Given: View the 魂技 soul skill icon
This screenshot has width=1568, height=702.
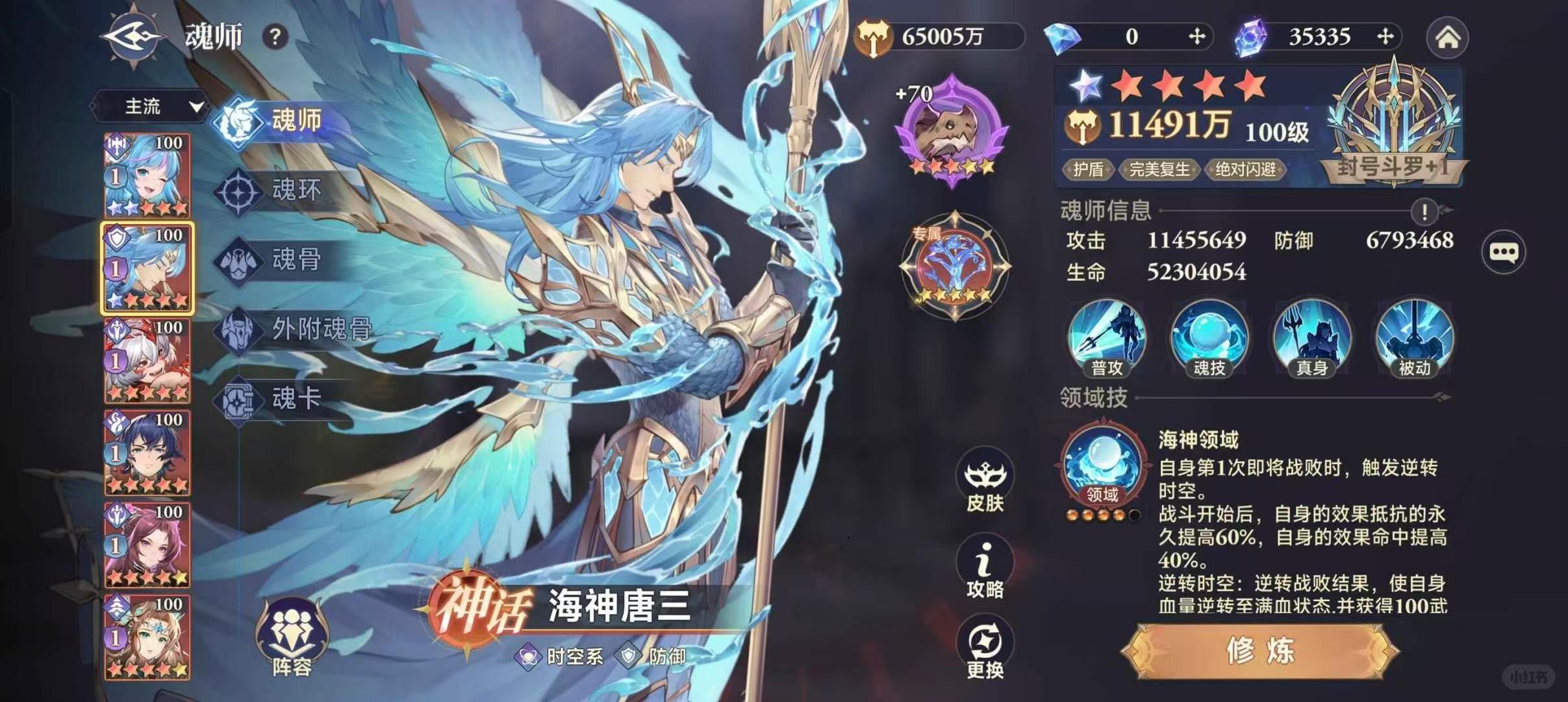Looking at the screenshot, I should (1208, 338).
